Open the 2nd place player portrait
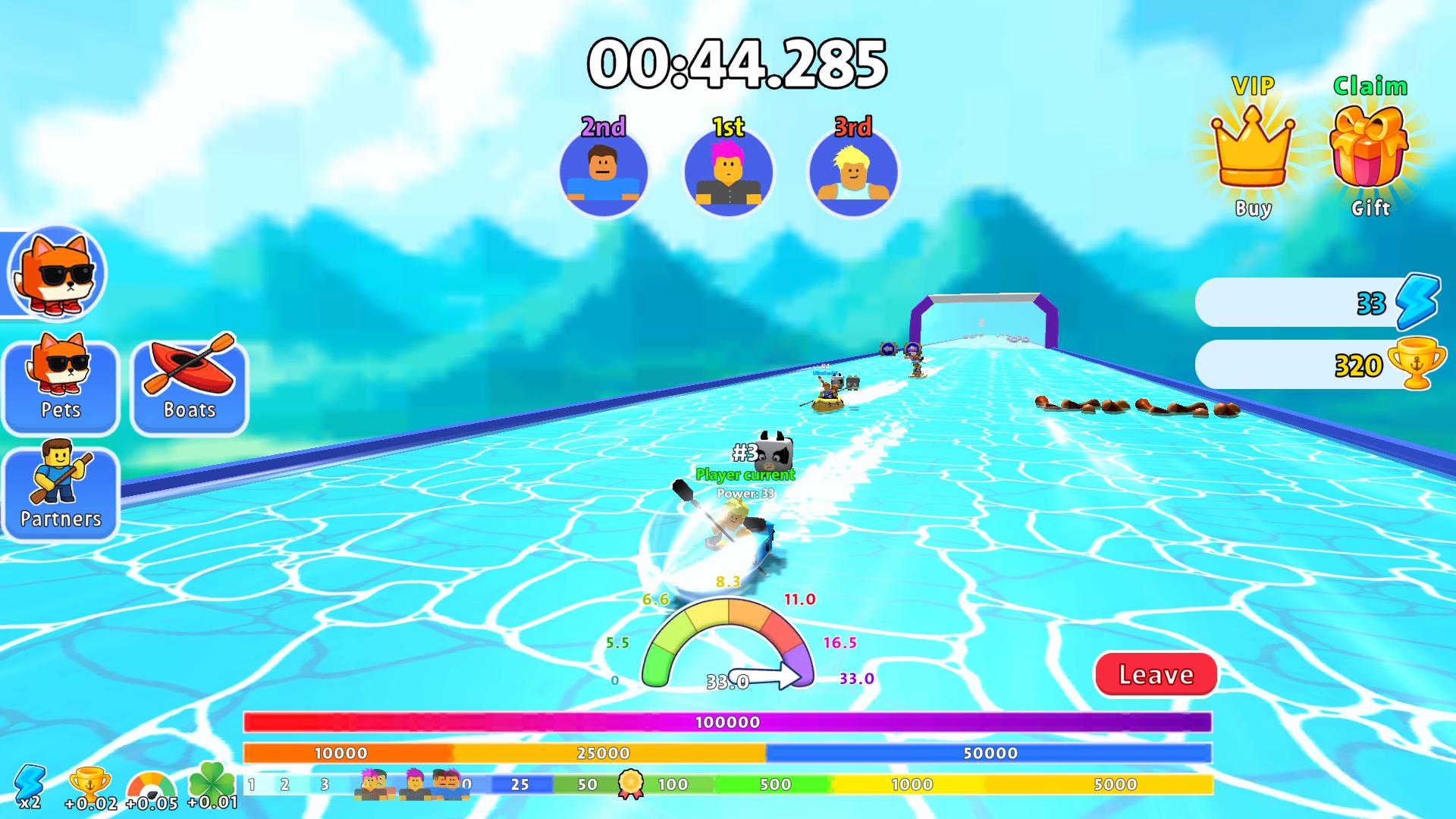This screenshot has height=819, width=1456. click(x=603, y=173)
